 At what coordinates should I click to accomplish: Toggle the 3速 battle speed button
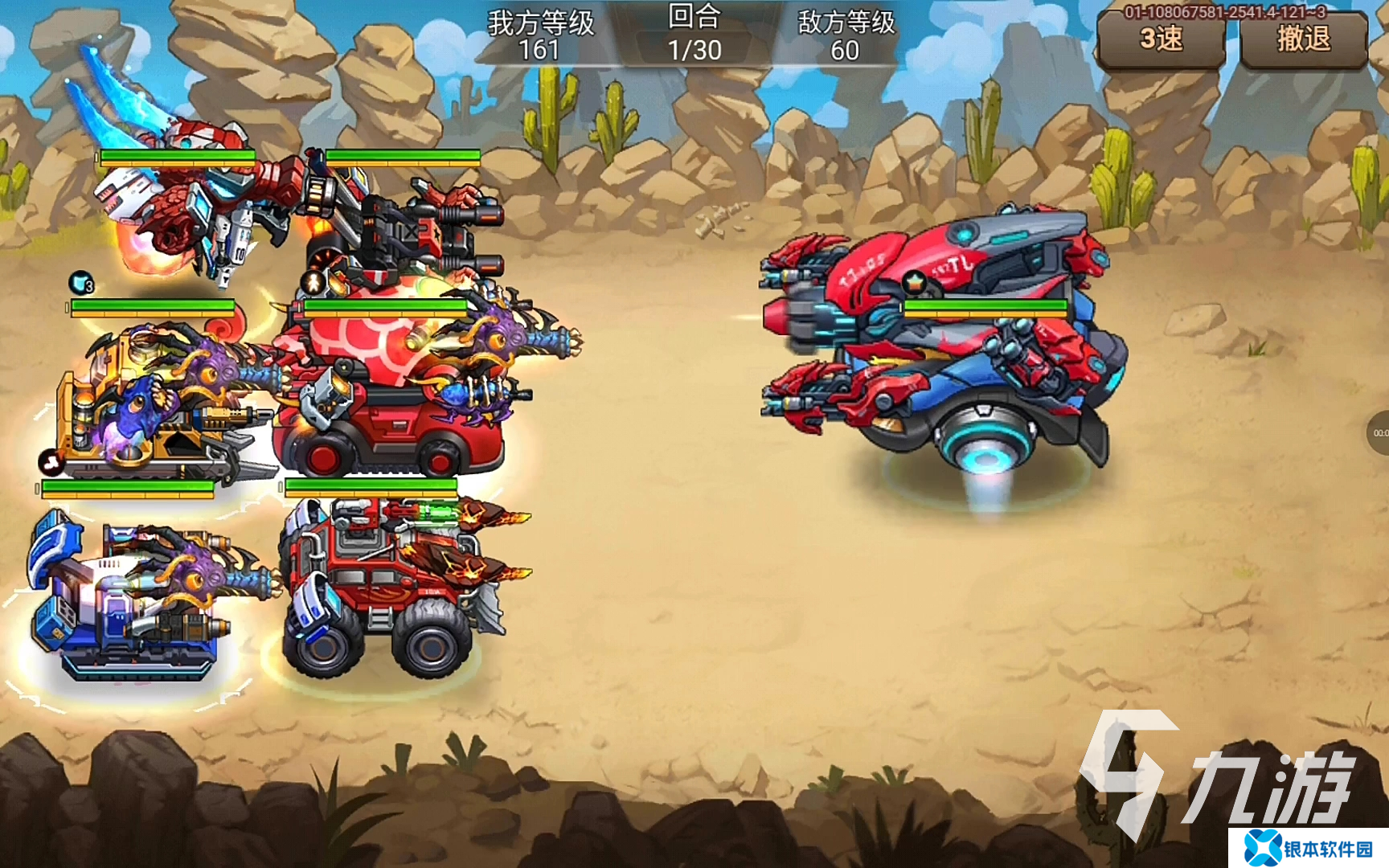tap(1161, 40)
